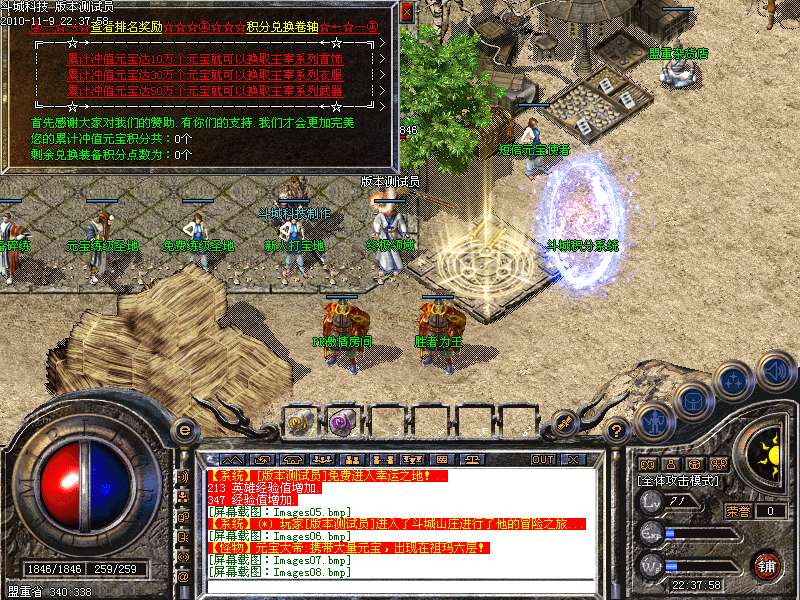800x600 pixels.
Task: Select the purple orb hotbar slot
Action: 342,421
